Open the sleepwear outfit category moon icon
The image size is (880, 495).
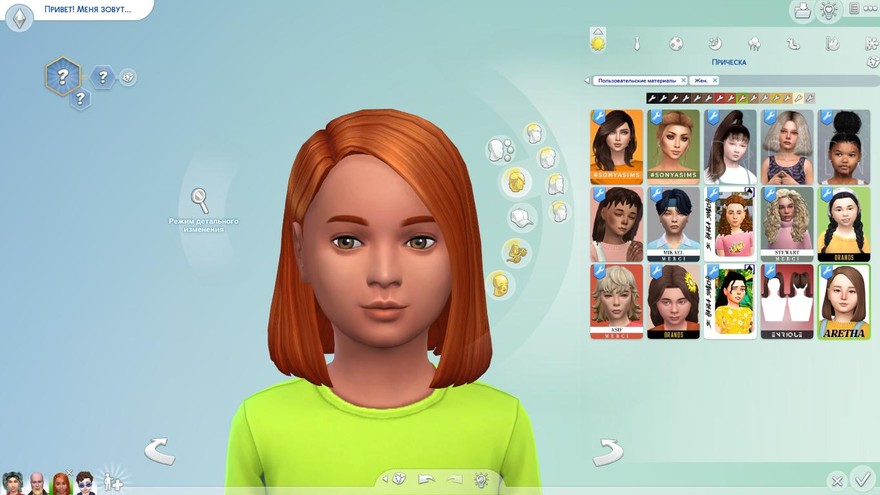pos(714,44)
